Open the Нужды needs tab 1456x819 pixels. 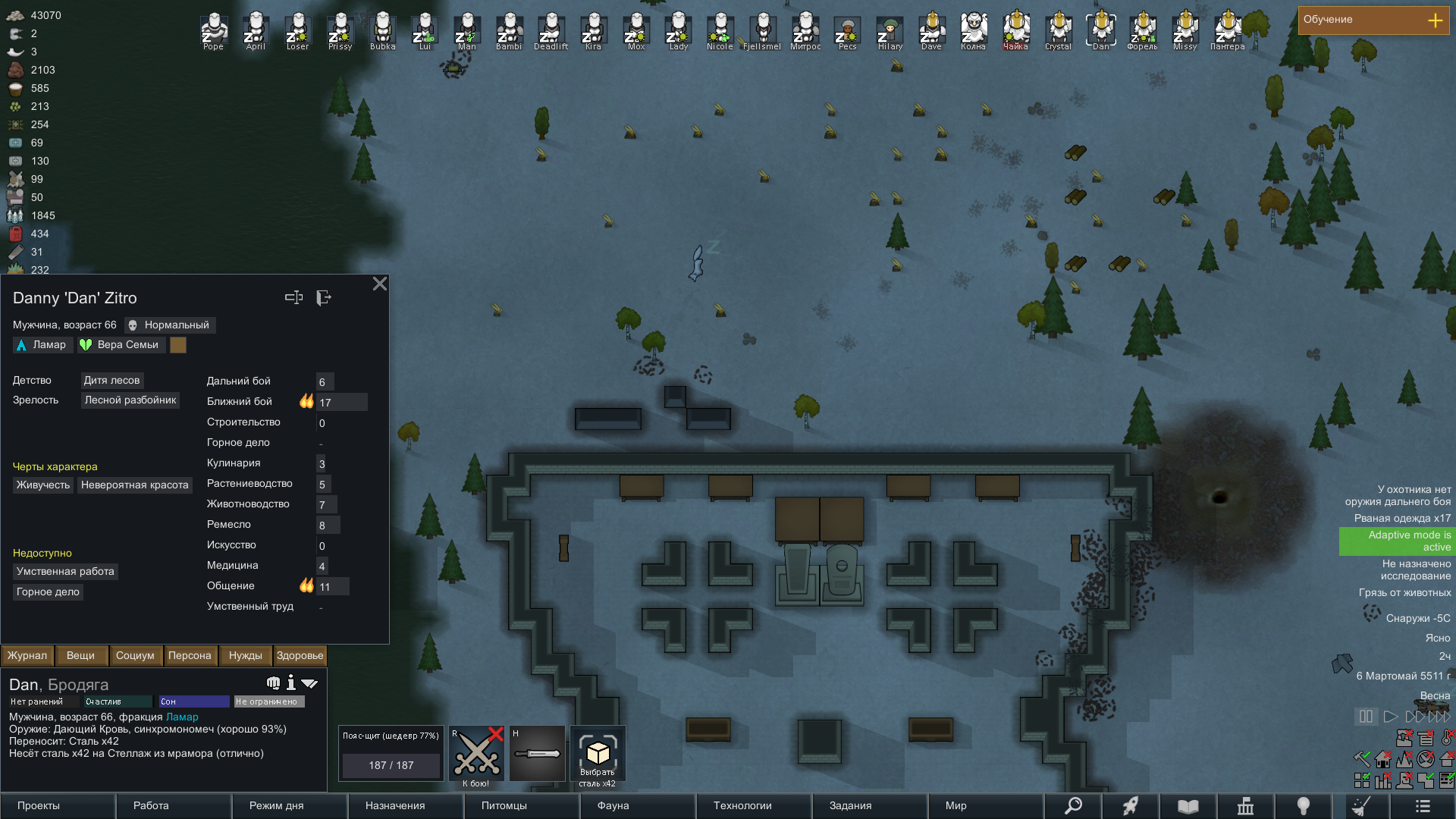coord(245,655)
